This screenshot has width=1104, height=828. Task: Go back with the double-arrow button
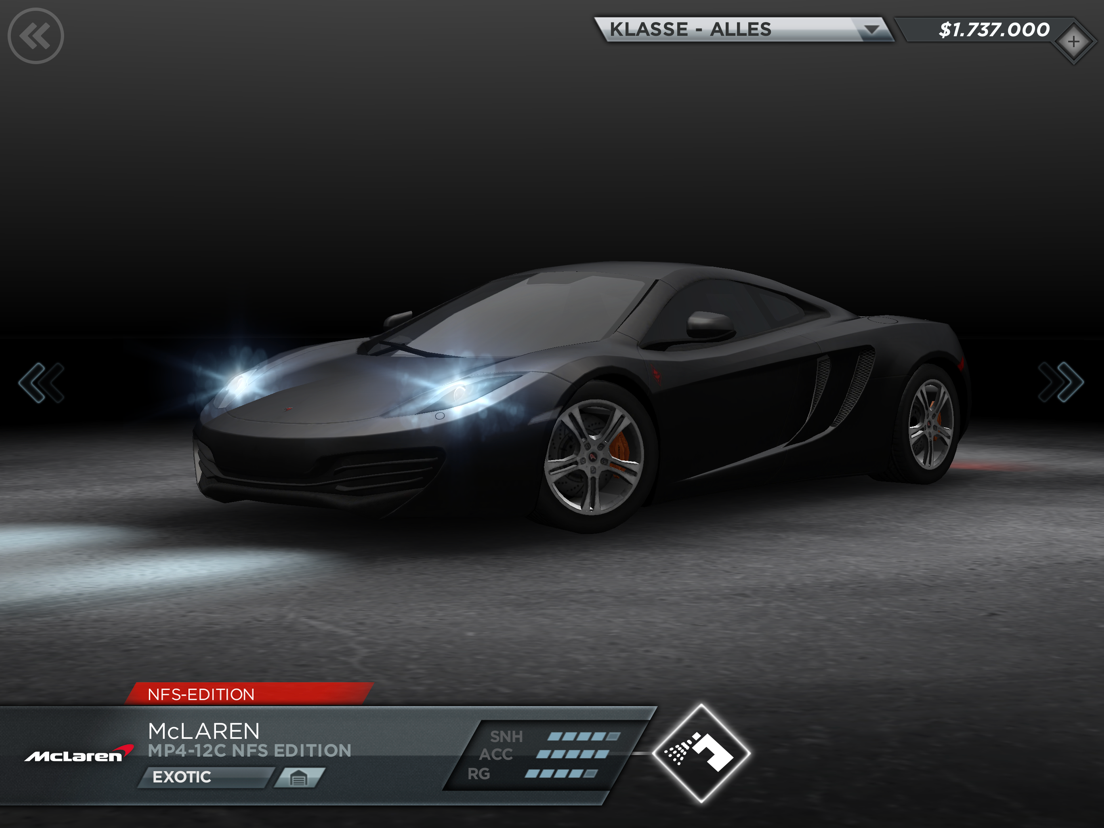(x=36, y=37)
